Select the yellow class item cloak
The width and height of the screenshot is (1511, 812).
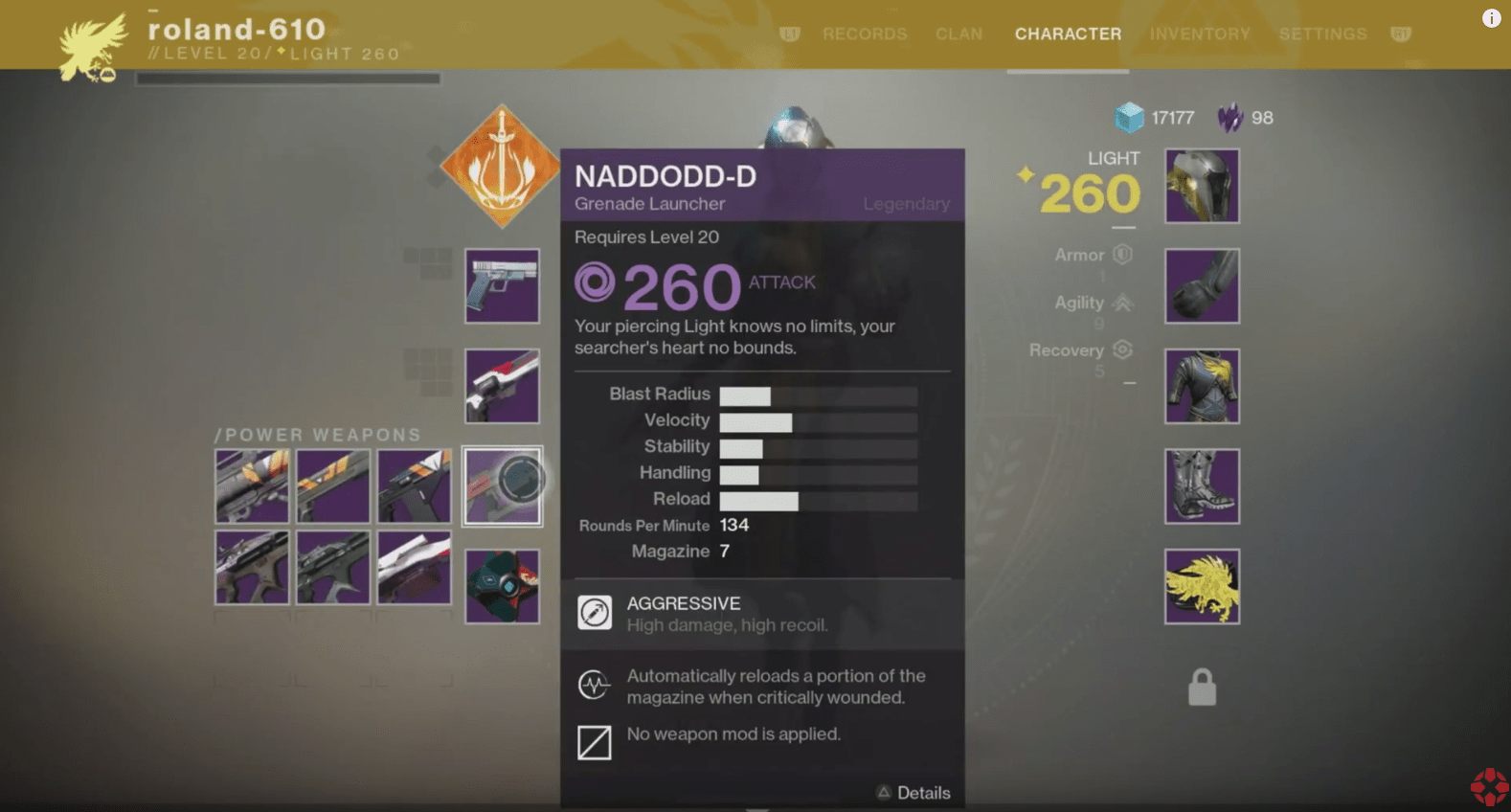(1201, 585)
